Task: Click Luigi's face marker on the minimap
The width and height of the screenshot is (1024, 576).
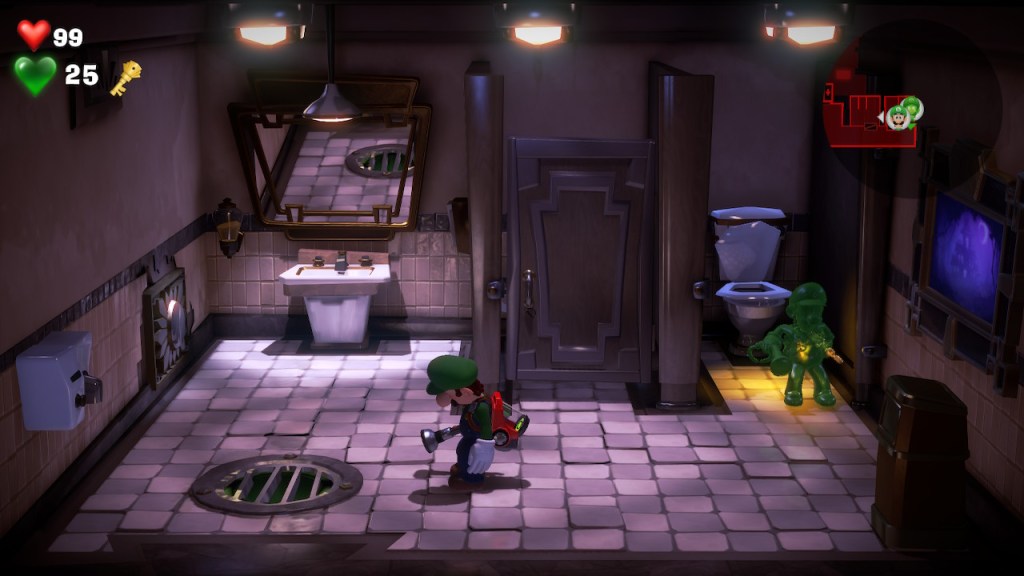Action: pos(898,118)
